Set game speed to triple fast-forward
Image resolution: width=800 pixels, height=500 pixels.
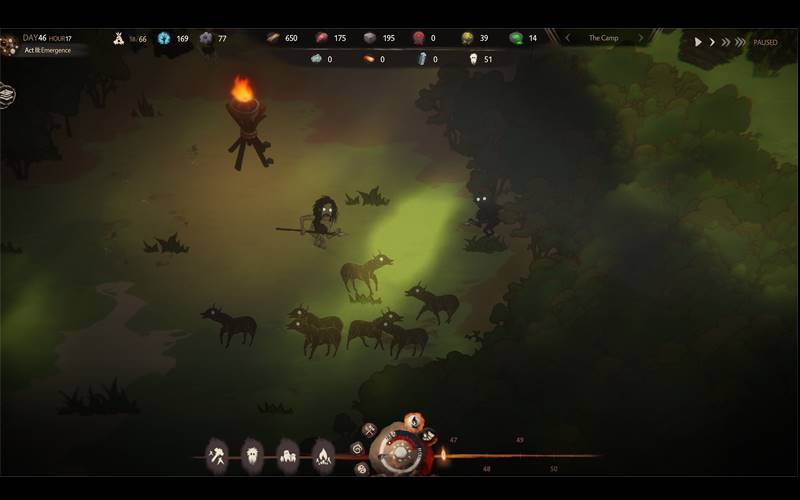tap(740, 42)
